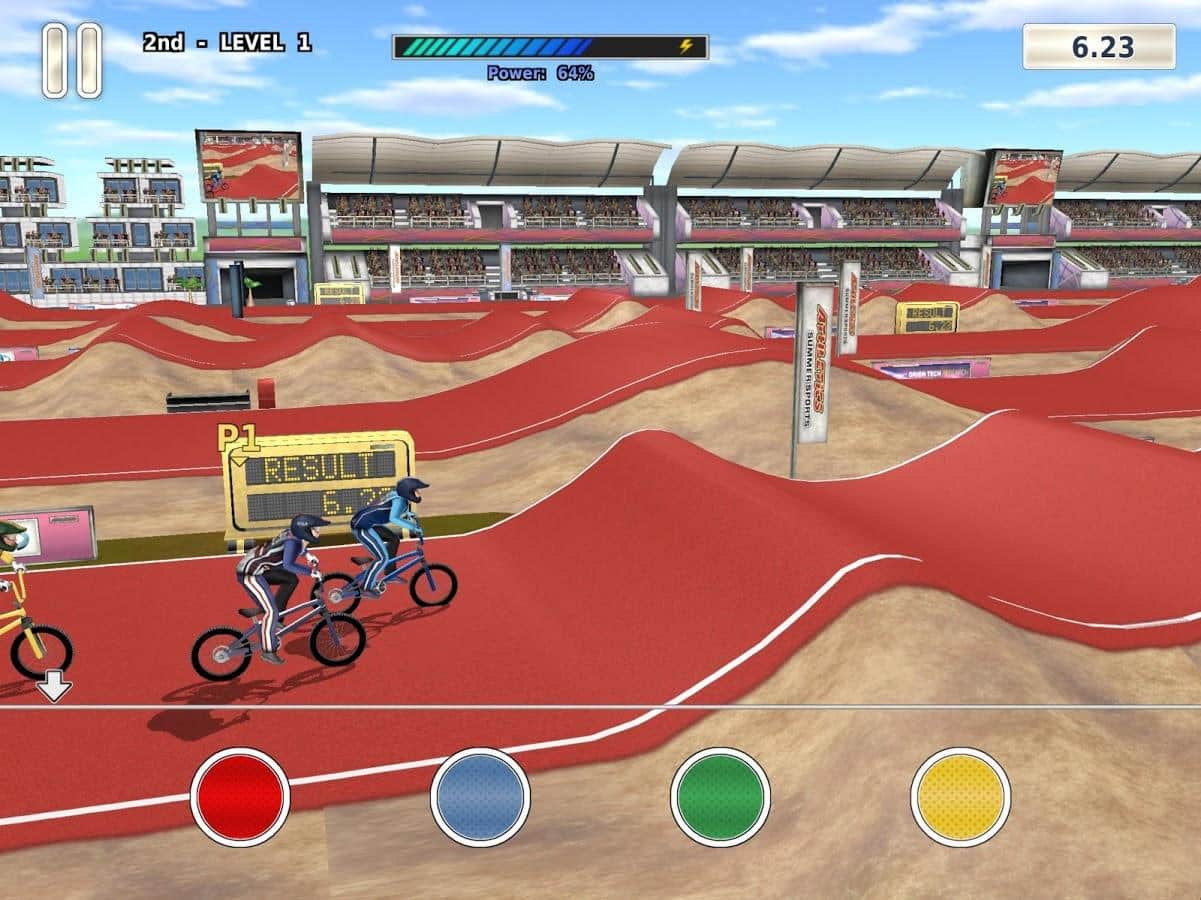
Task: Tap the blue circle button
Action: (480, 797)
